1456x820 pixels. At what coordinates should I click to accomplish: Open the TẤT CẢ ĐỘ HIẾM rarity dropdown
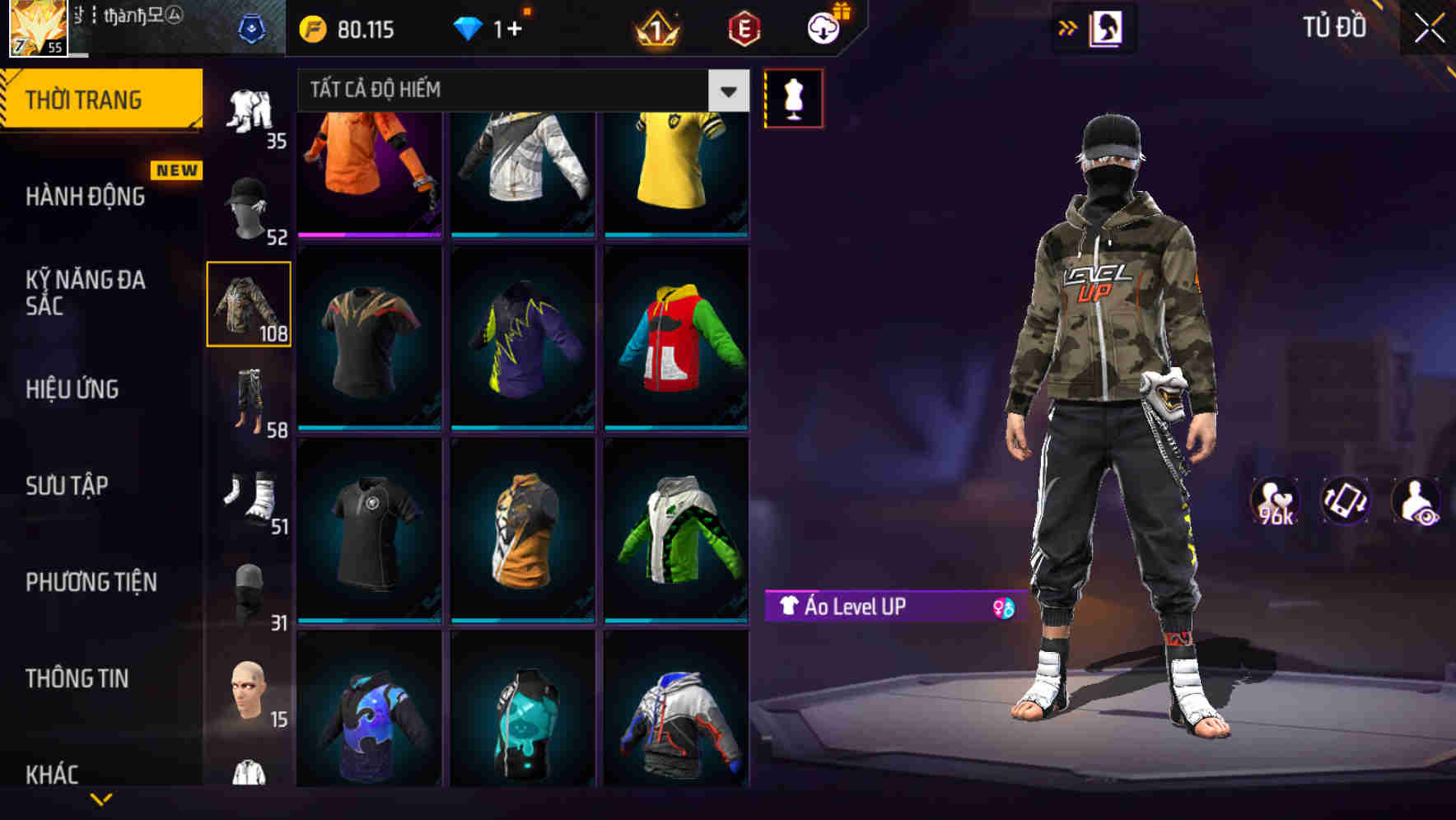519,91
